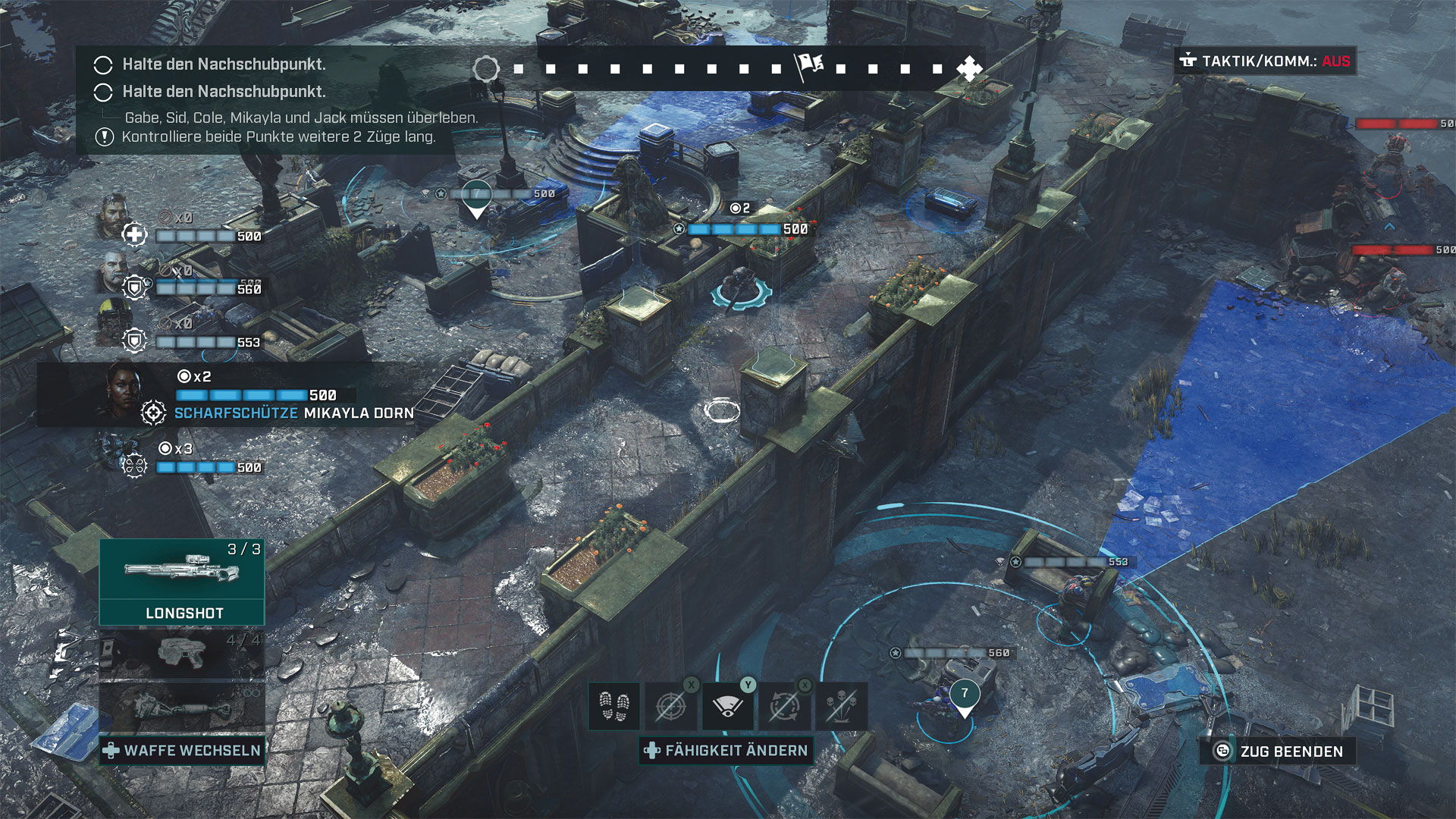Click the first Halte den Nachschubpunkt objective
This screenshot has width=1456, height=819.
point(224,64)
